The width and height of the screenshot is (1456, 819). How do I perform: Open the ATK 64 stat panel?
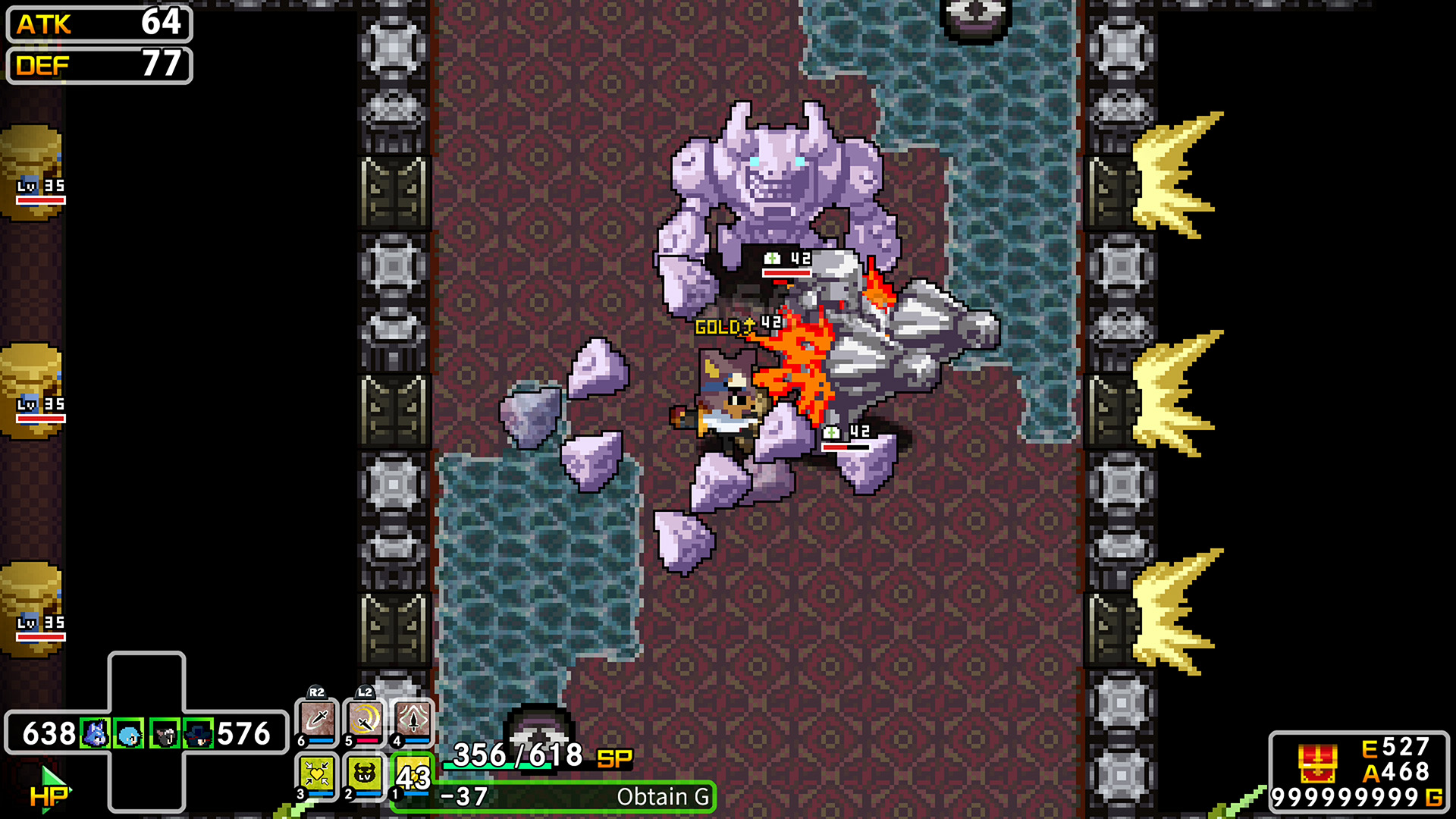click(97, 25)
